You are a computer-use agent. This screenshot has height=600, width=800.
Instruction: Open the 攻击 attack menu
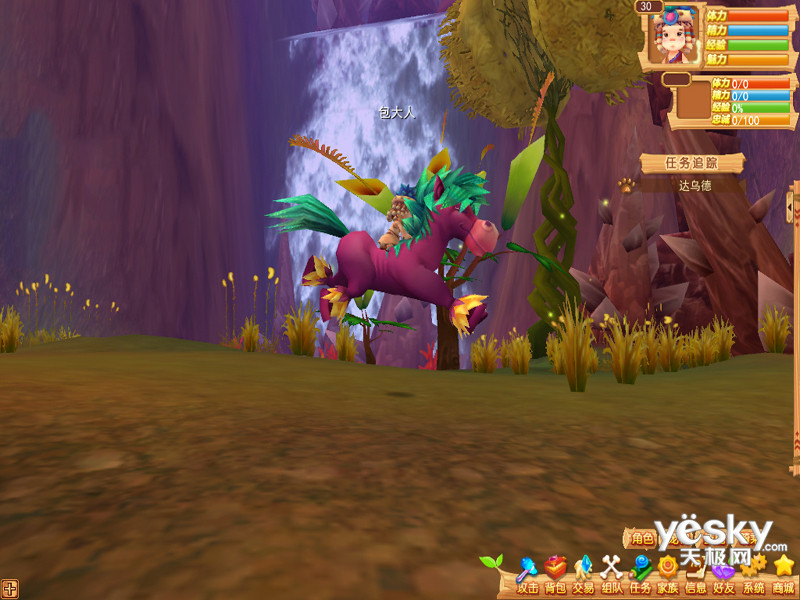(527, 576)
